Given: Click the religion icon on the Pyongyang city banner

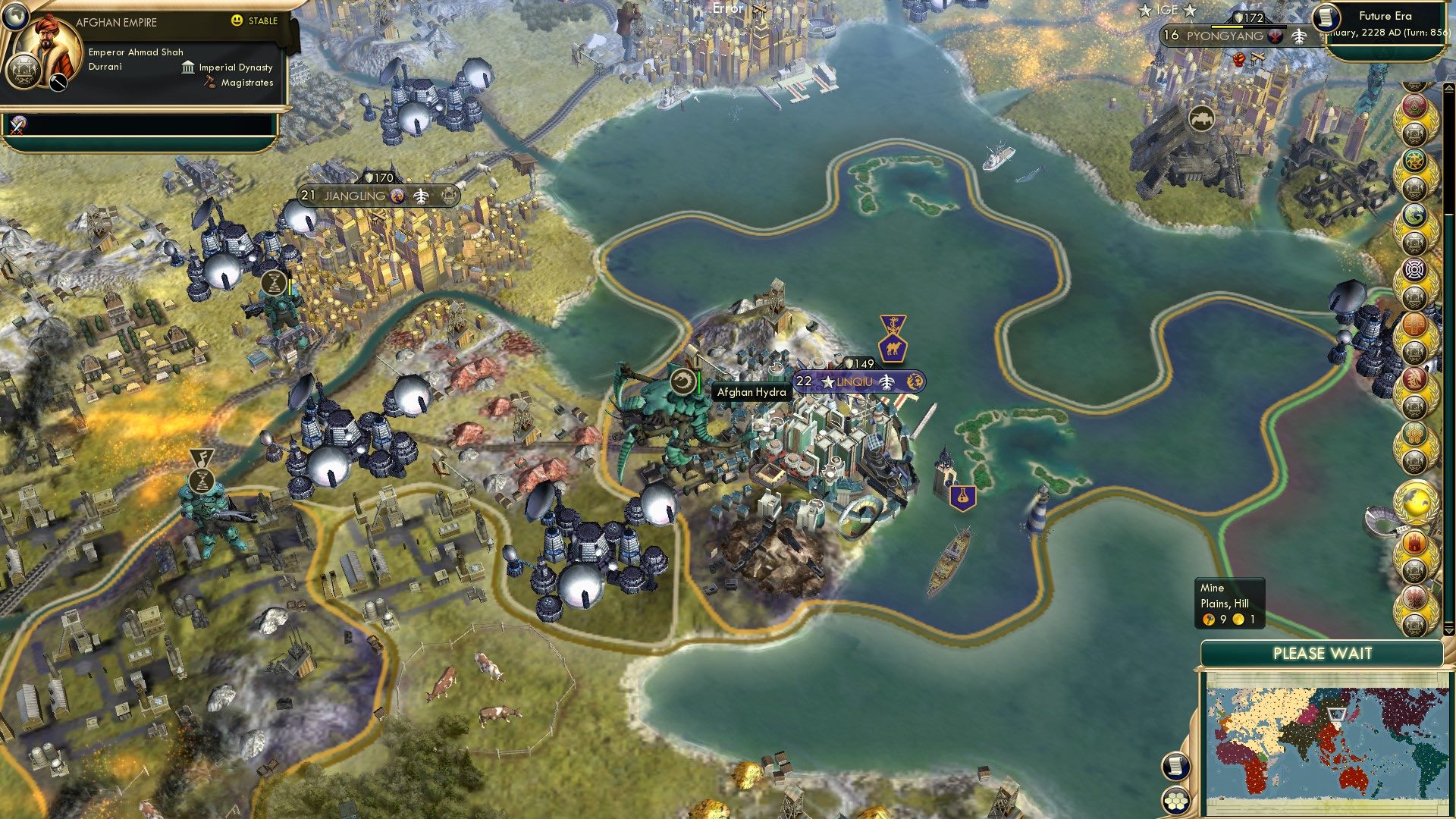Looking at the screenshot, I should 1276,35.
